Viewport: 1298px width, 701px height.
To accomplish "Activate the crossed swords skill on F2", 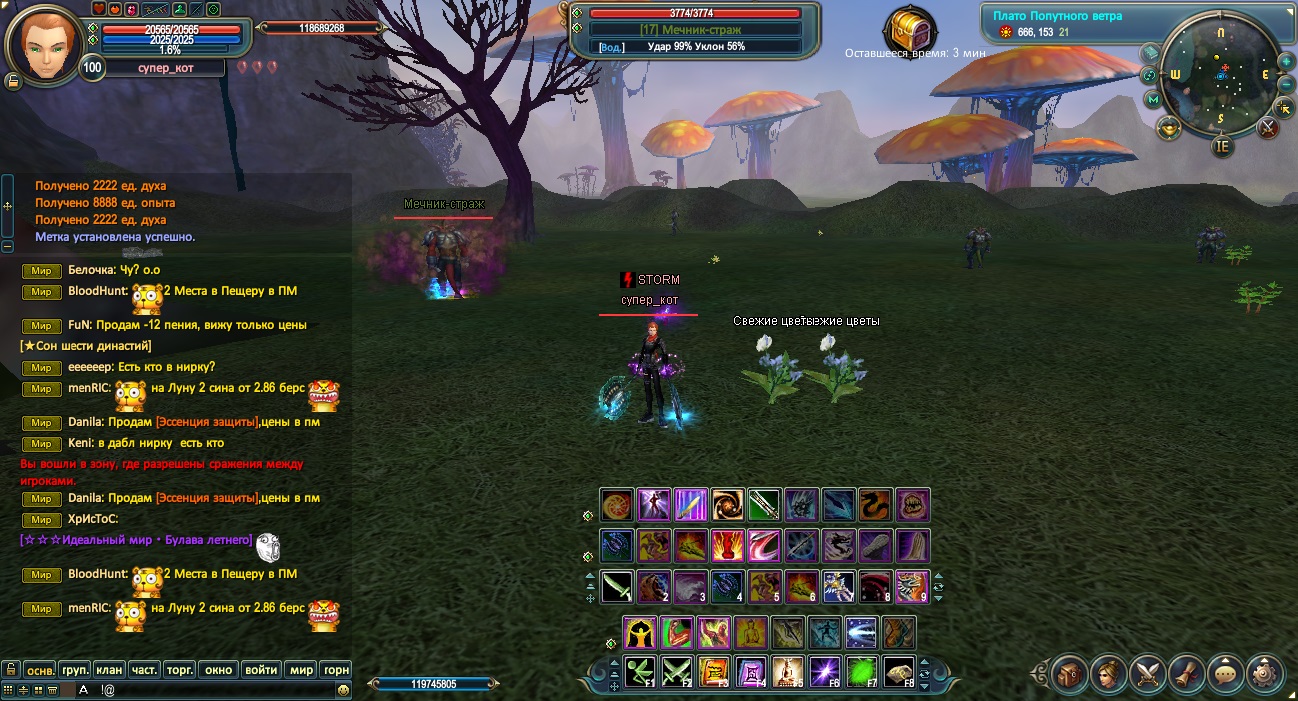I will [677, 671].
